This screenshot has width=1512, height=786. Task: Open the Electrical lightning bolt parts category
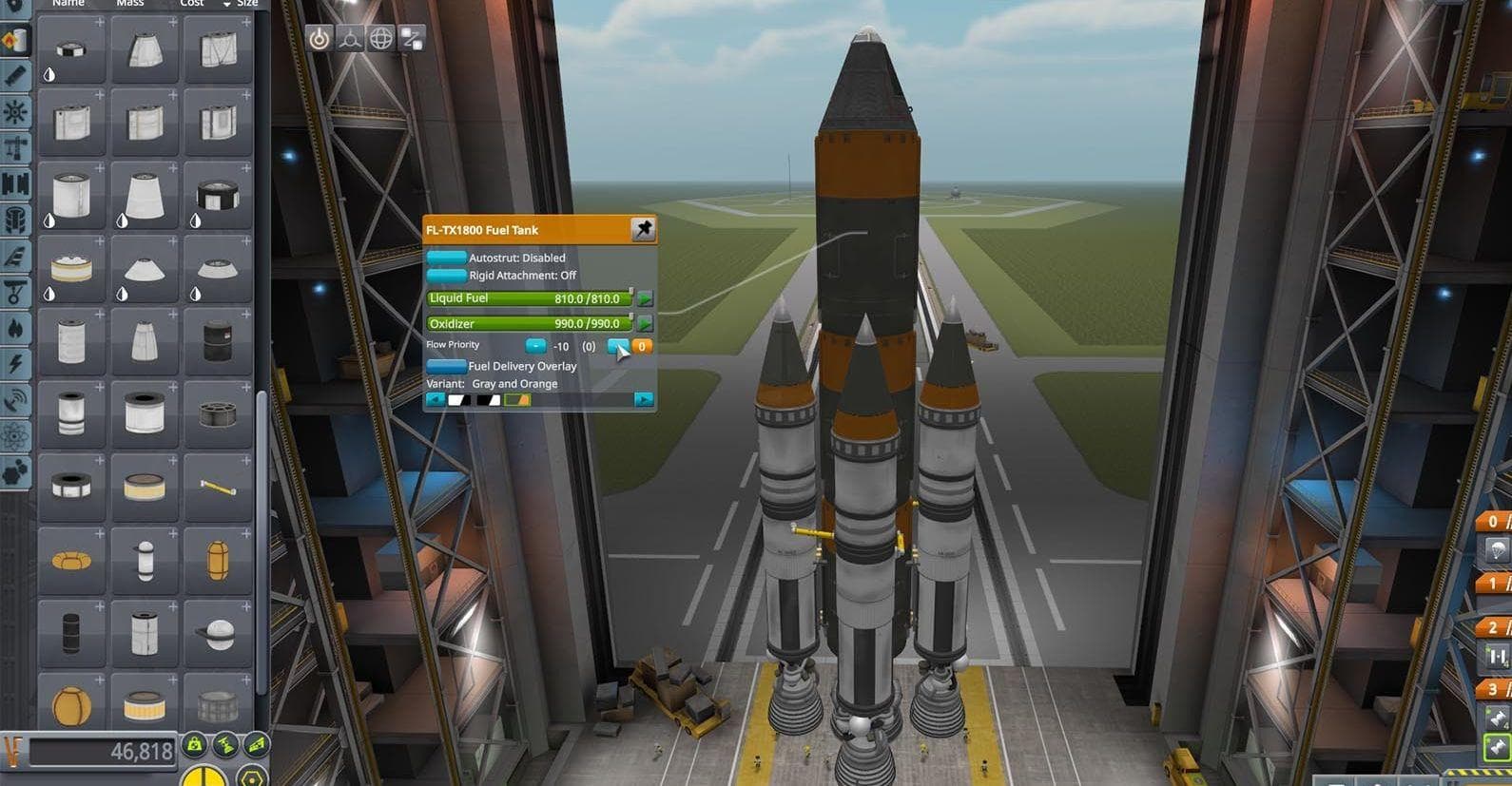click(x=15, y=363)
